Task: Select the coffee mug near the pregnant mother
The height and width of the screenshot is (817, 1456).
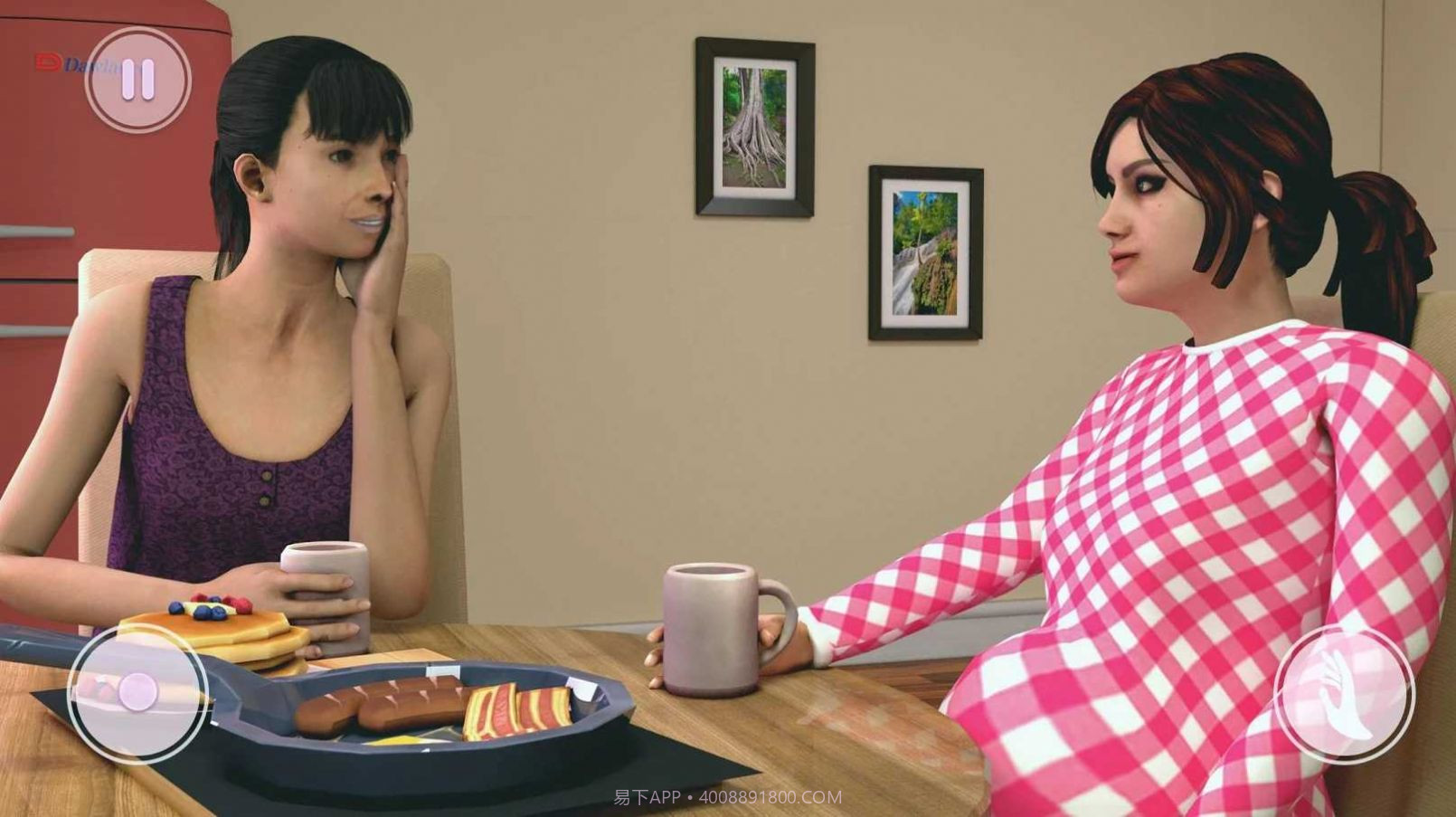Action: coord(711,624)
